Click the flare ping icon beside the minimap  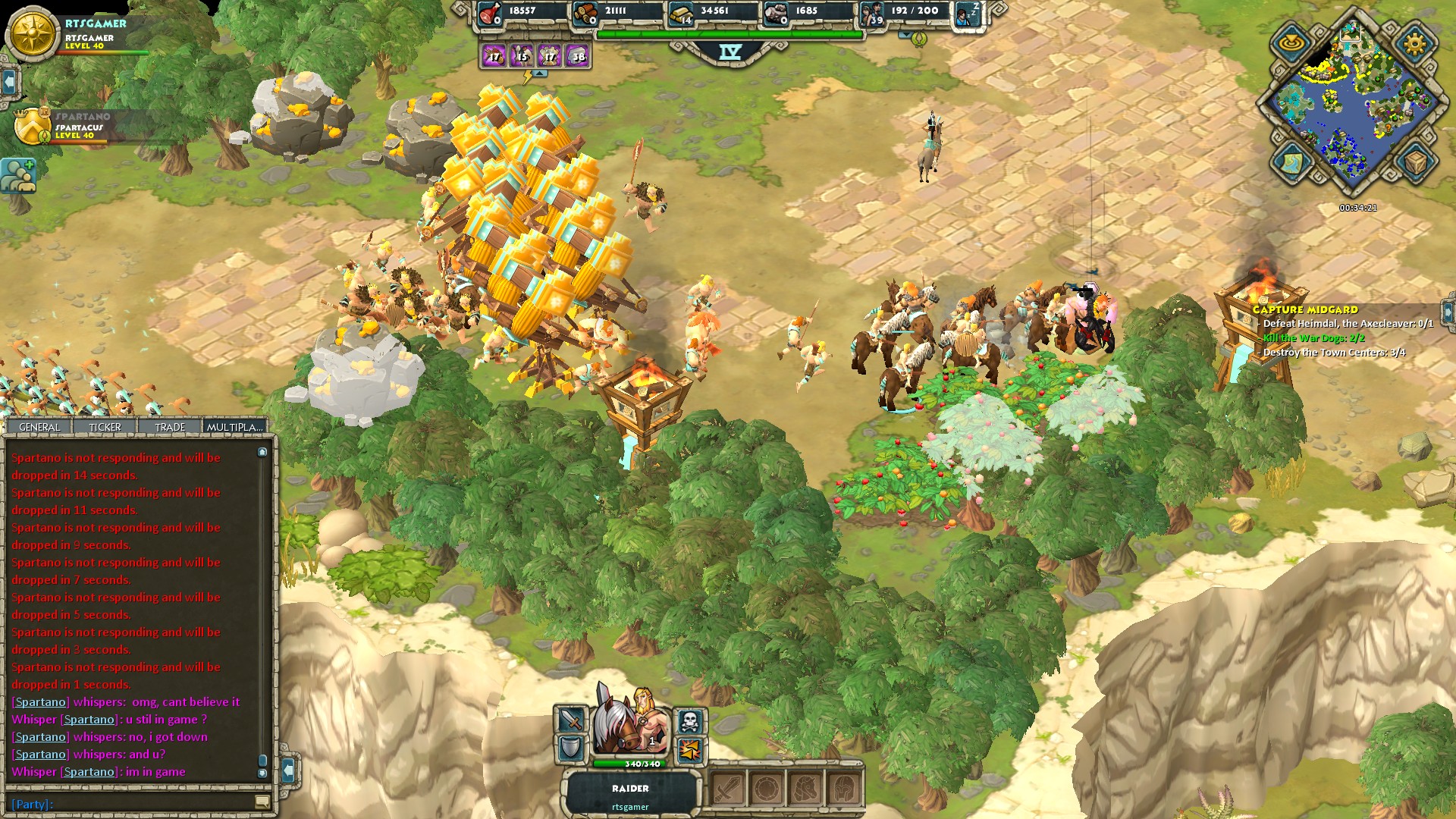pyautogui.click(x=1291, y=41)
